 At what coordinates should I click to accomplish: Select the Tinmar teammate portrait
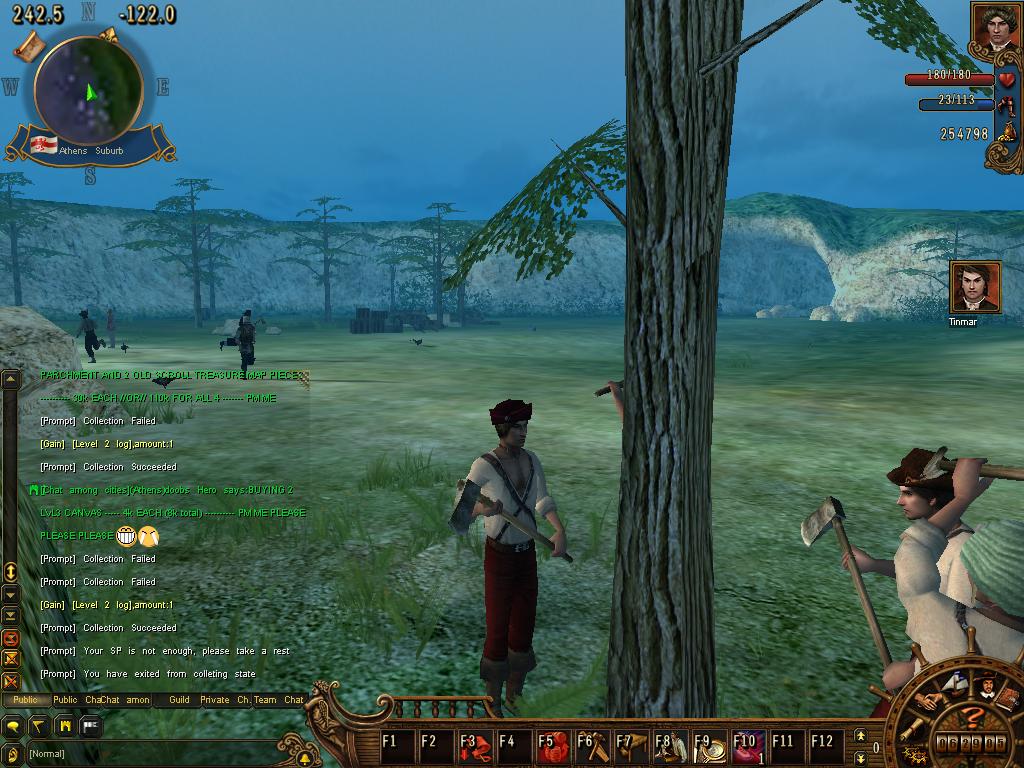click(975, 288)
